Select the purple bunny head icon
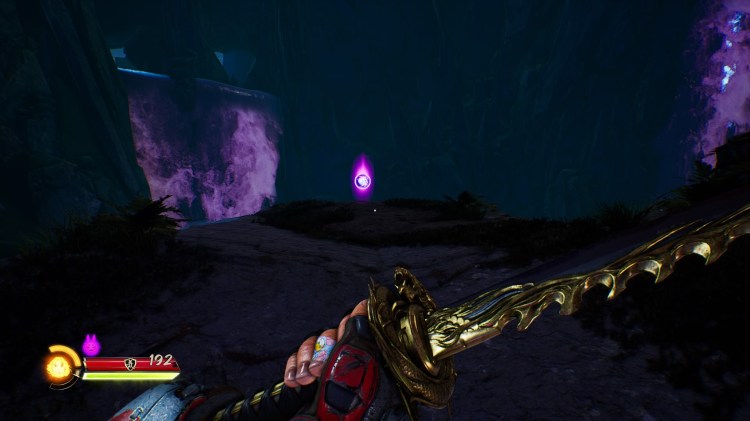Viewport: 750px width, 421px height. pyautogui.click(x=91, y=345)
